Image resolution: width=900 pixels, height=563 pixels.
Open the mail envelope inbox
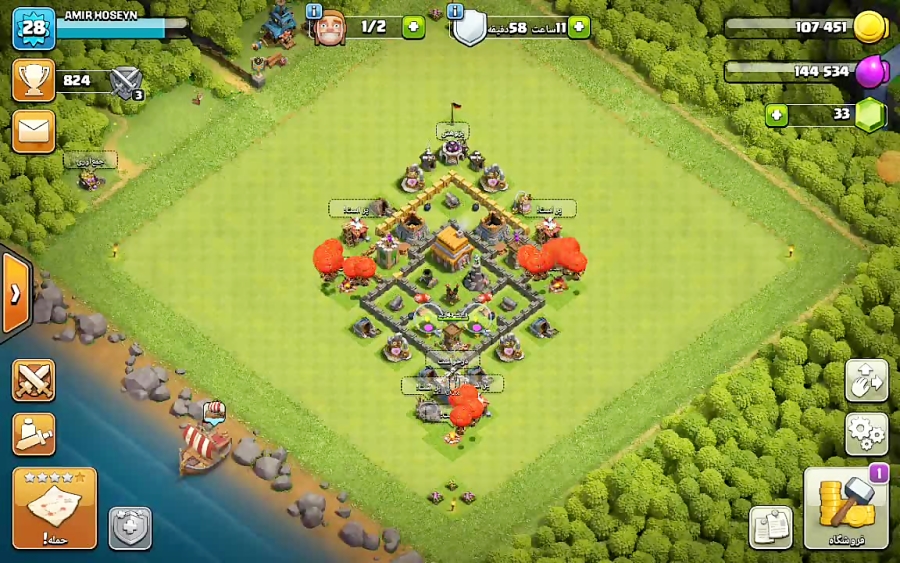(33, 131)
